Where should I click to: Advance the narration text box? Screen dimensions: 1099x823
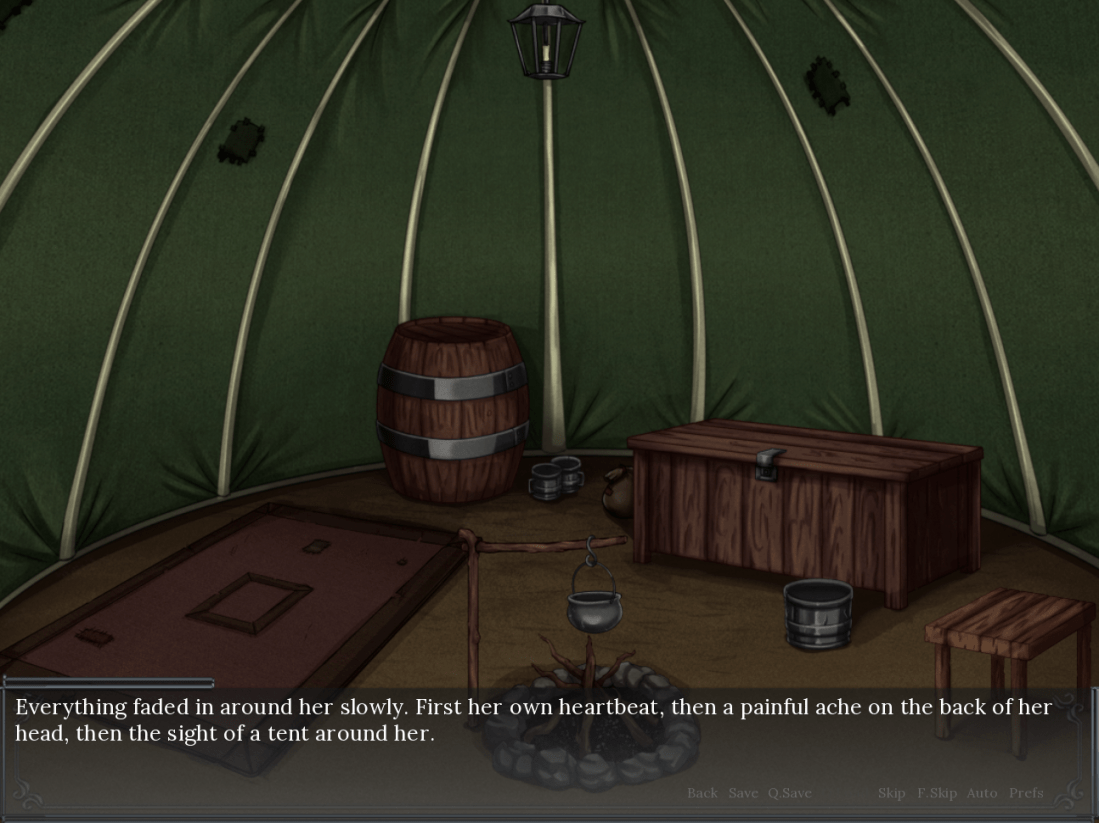click(x=540, y=740)
